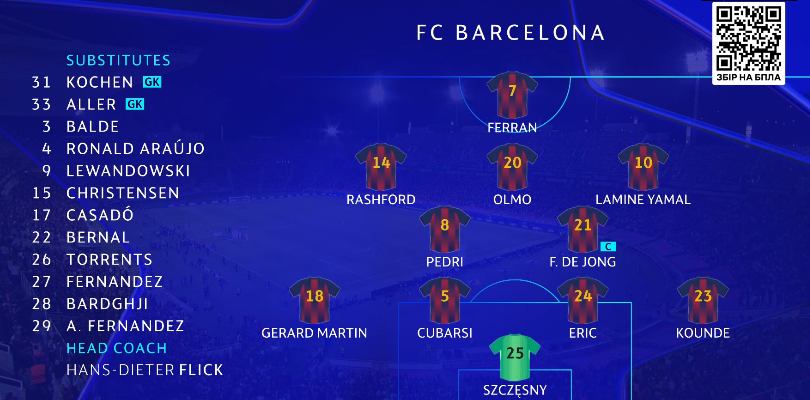Screen dimensions: 810x400
Task: Choose goalkeeper Szczęsny's green shirt
Action: (x=514, y=357)
